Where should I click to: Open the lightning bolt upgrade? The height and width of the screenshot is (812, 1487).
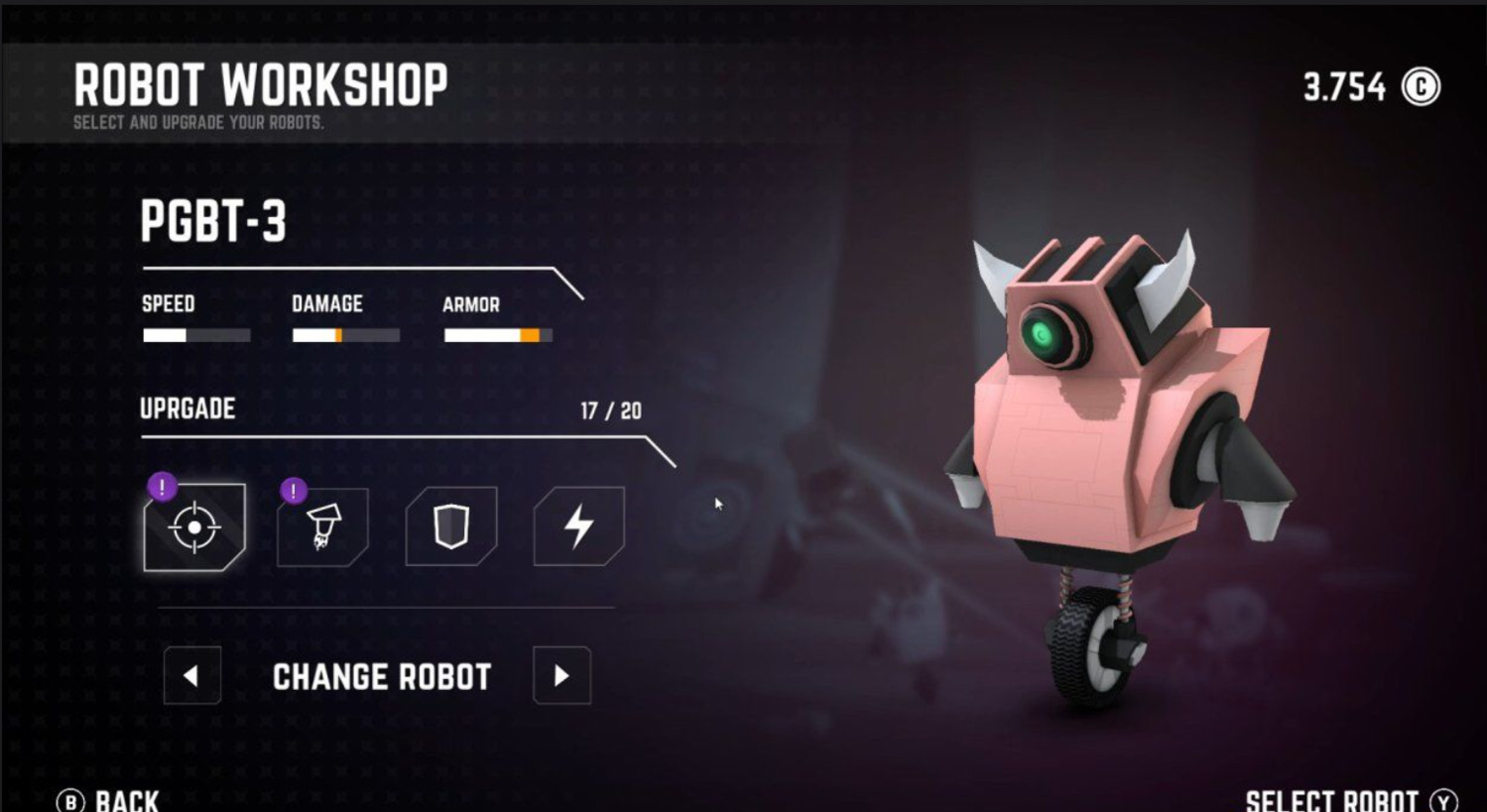click(579, 526)
